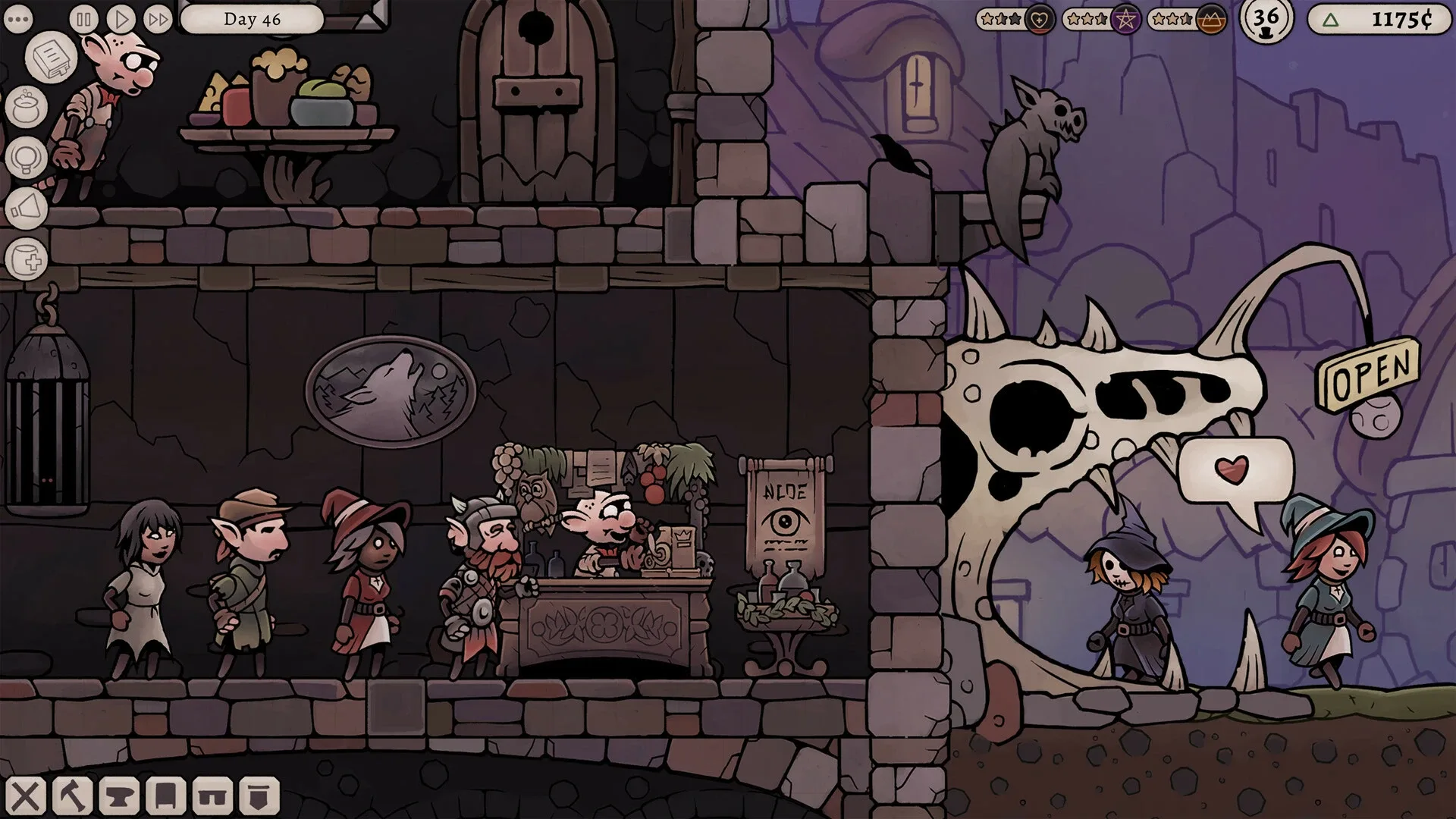
Task: Open the cauldron brewing menu
Action: coord(25,106)
